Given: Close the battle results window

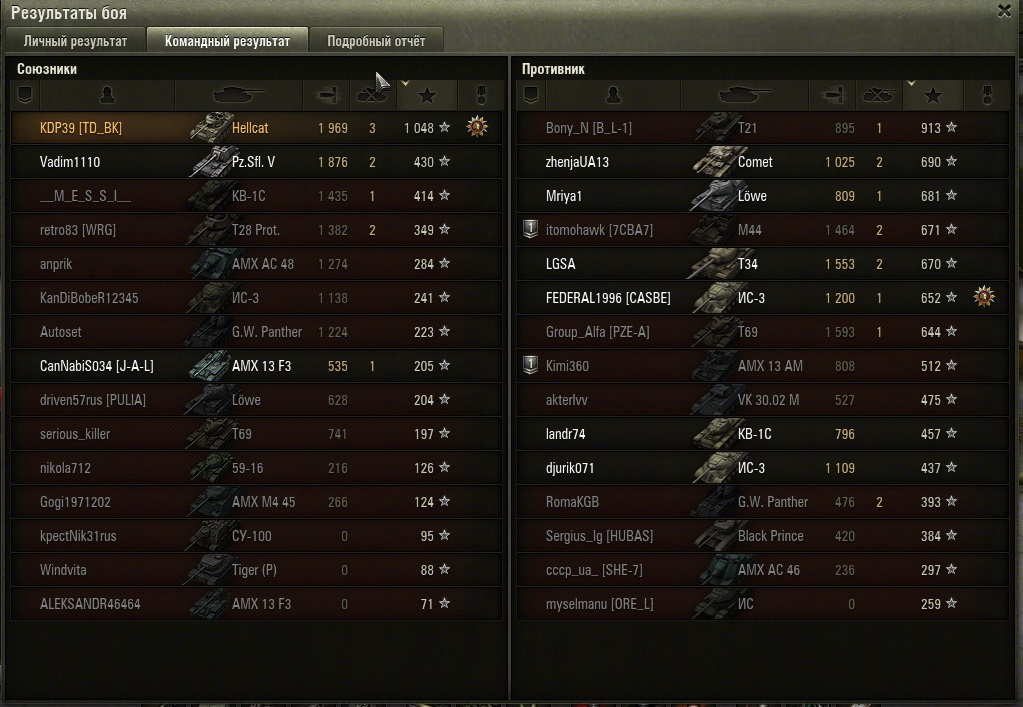Looking at the screenshot, I should [x=1005, y=11].
